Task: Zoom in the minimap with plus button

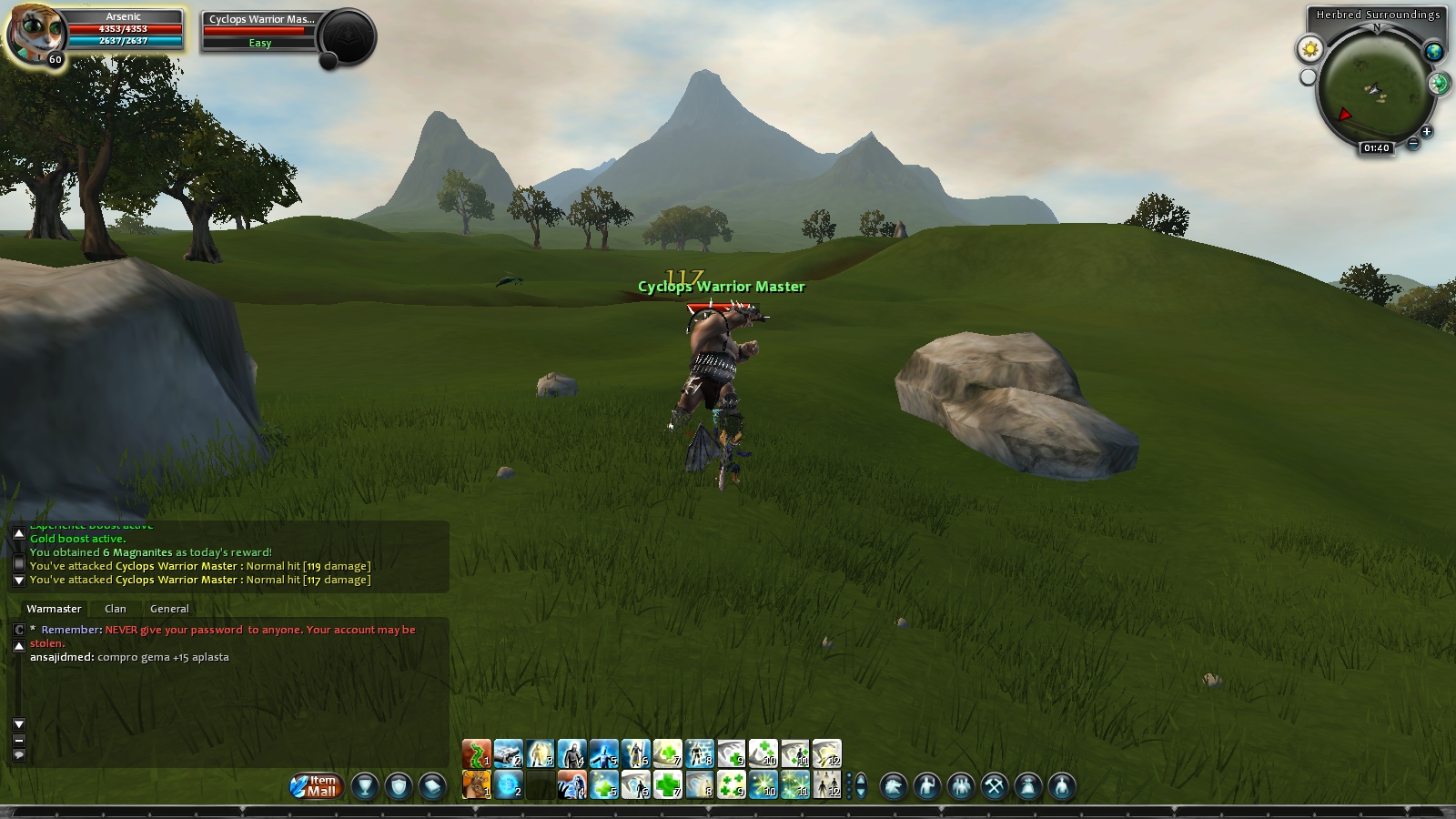Action: coord(1426,132)
